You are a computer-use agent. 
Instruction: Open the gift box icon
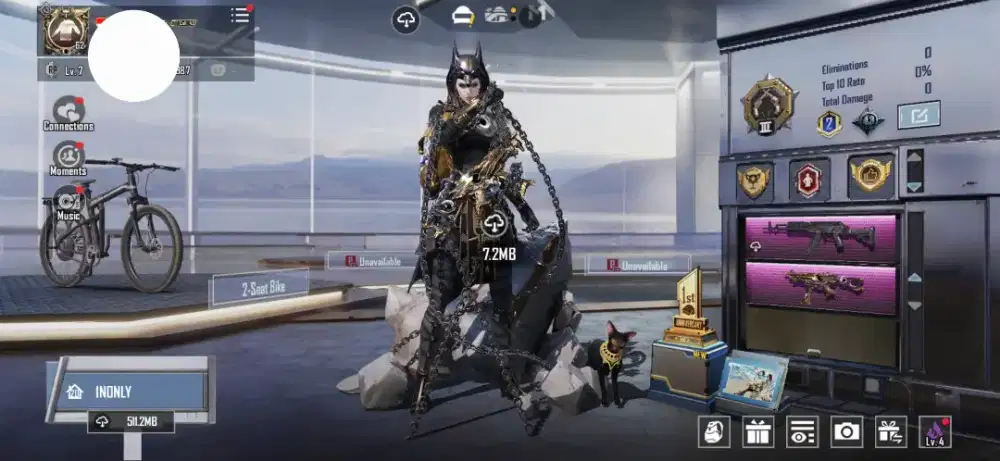click(x=758, y=431)
